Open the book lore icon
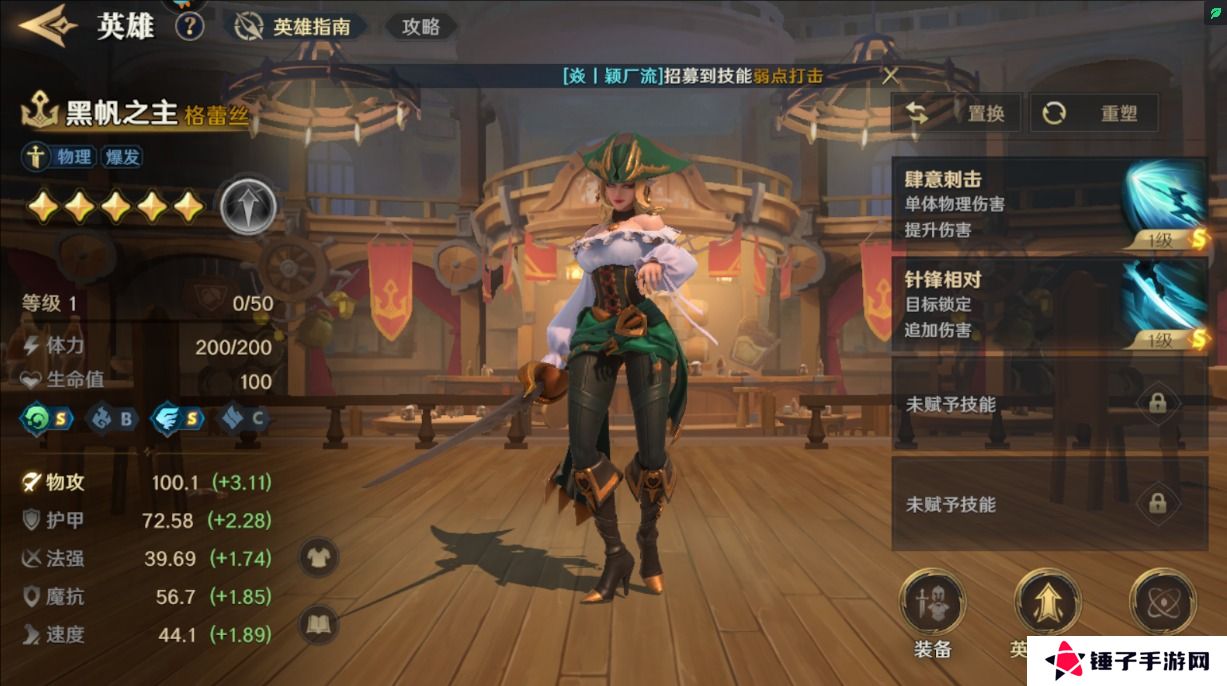This screenshot has width=1227, height=686. pyautogui.click(x=319, y=626)
